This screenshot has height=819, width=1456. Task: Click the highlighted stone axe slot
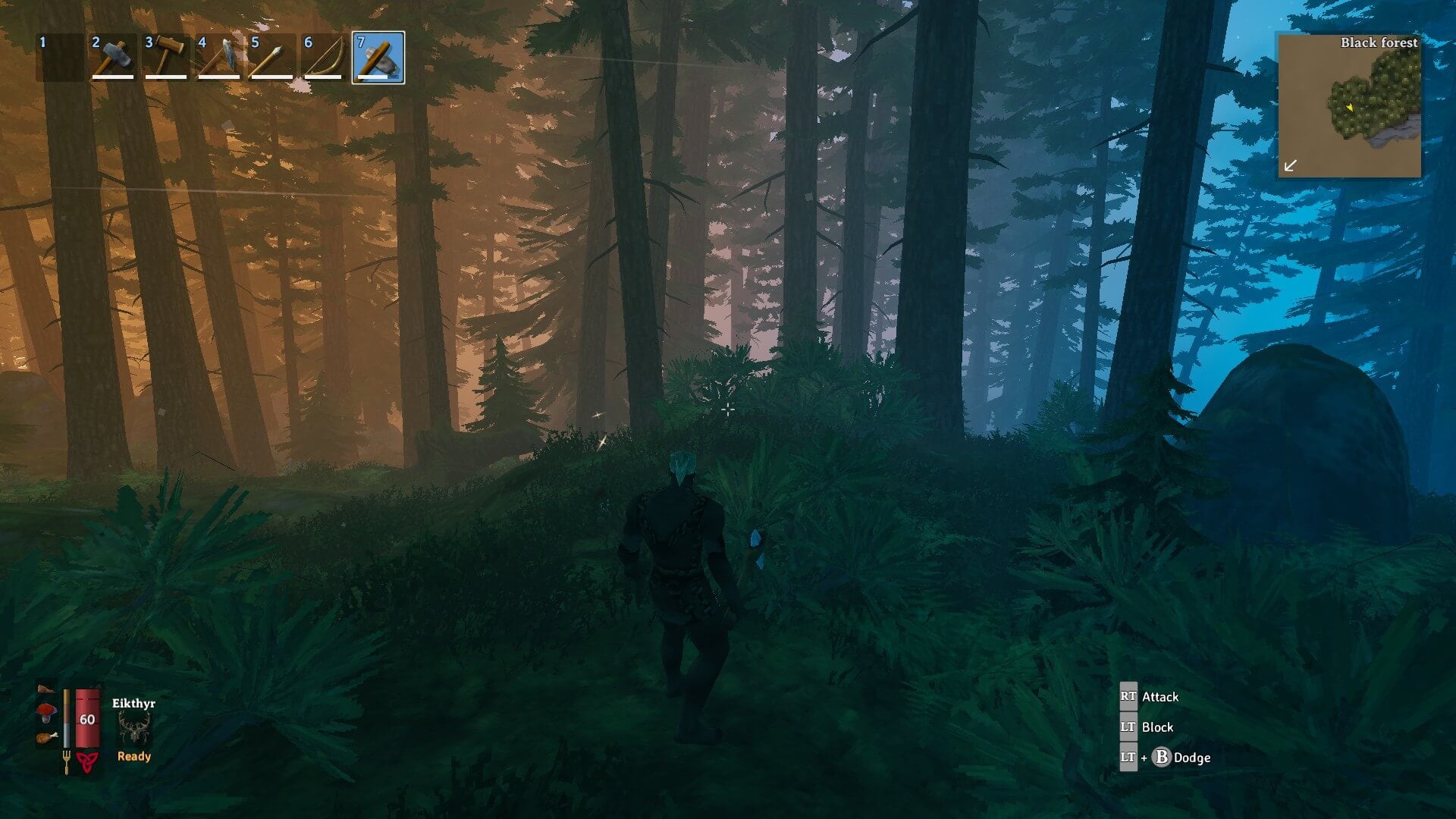coord(378,57)
